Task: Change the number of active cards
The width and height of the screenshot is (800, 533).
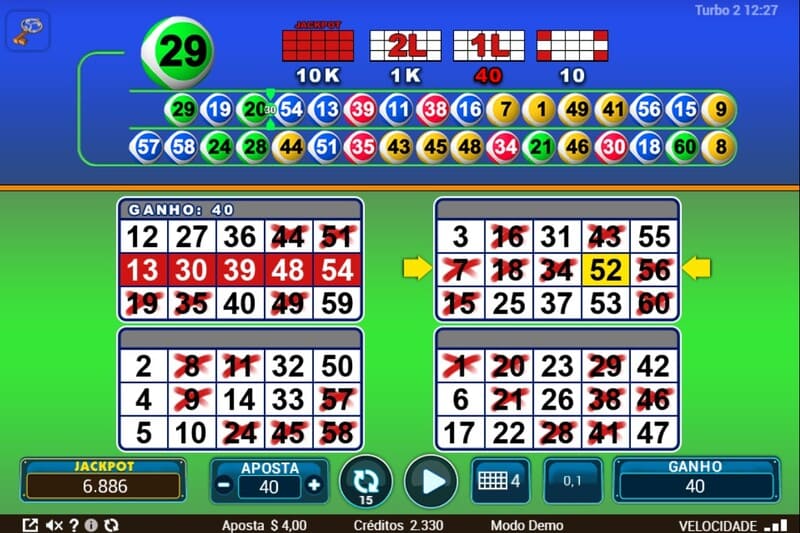Action: [499, 480]
